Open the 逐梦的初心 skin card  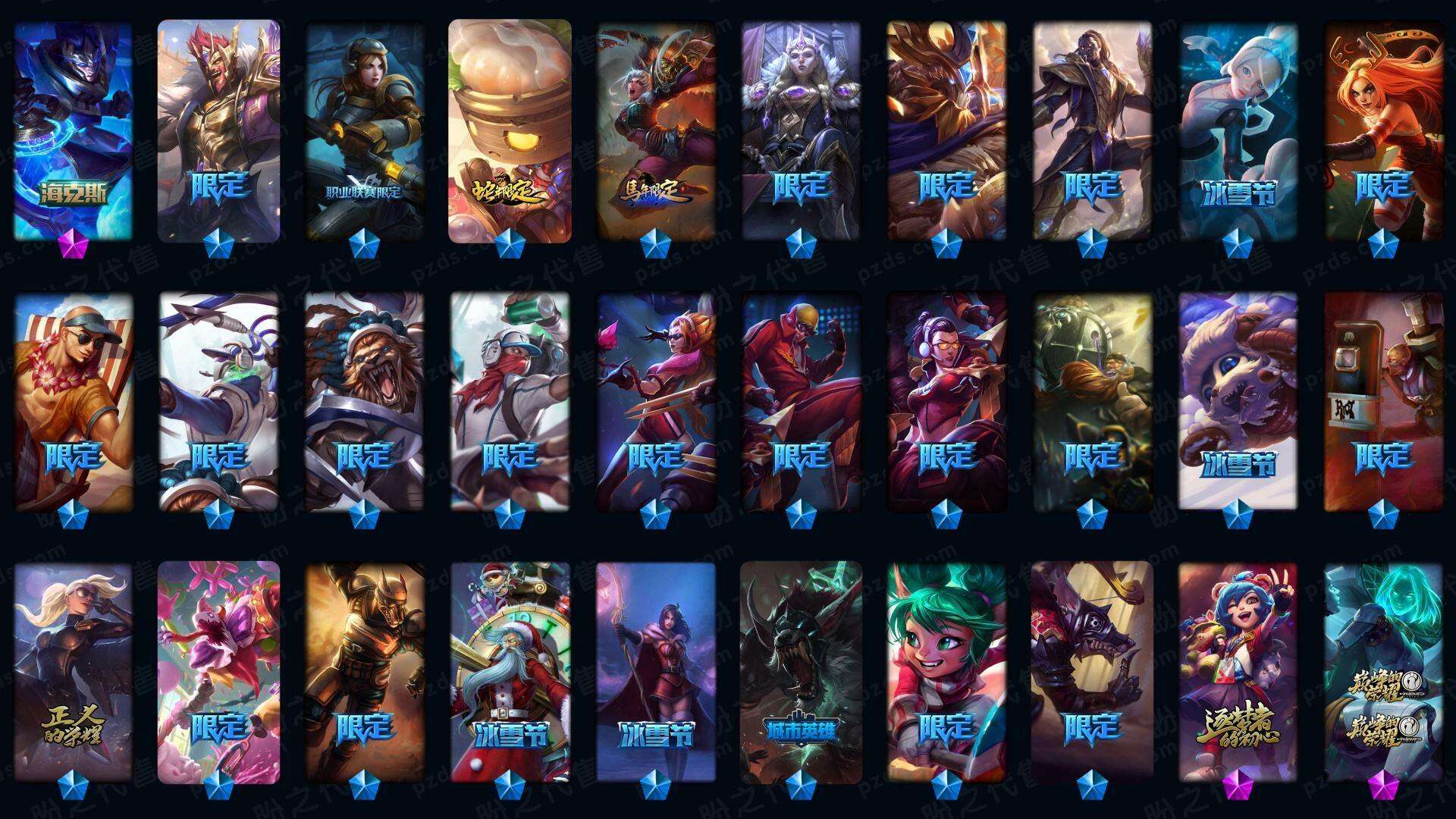click(x=1238, y=671)
